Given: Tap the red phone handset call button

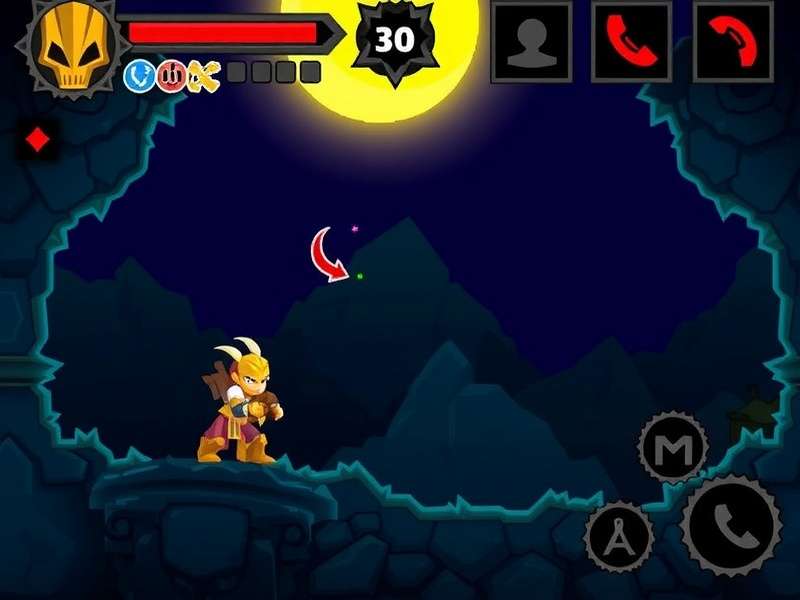Looking at the screenshot, I should [631, 41].
